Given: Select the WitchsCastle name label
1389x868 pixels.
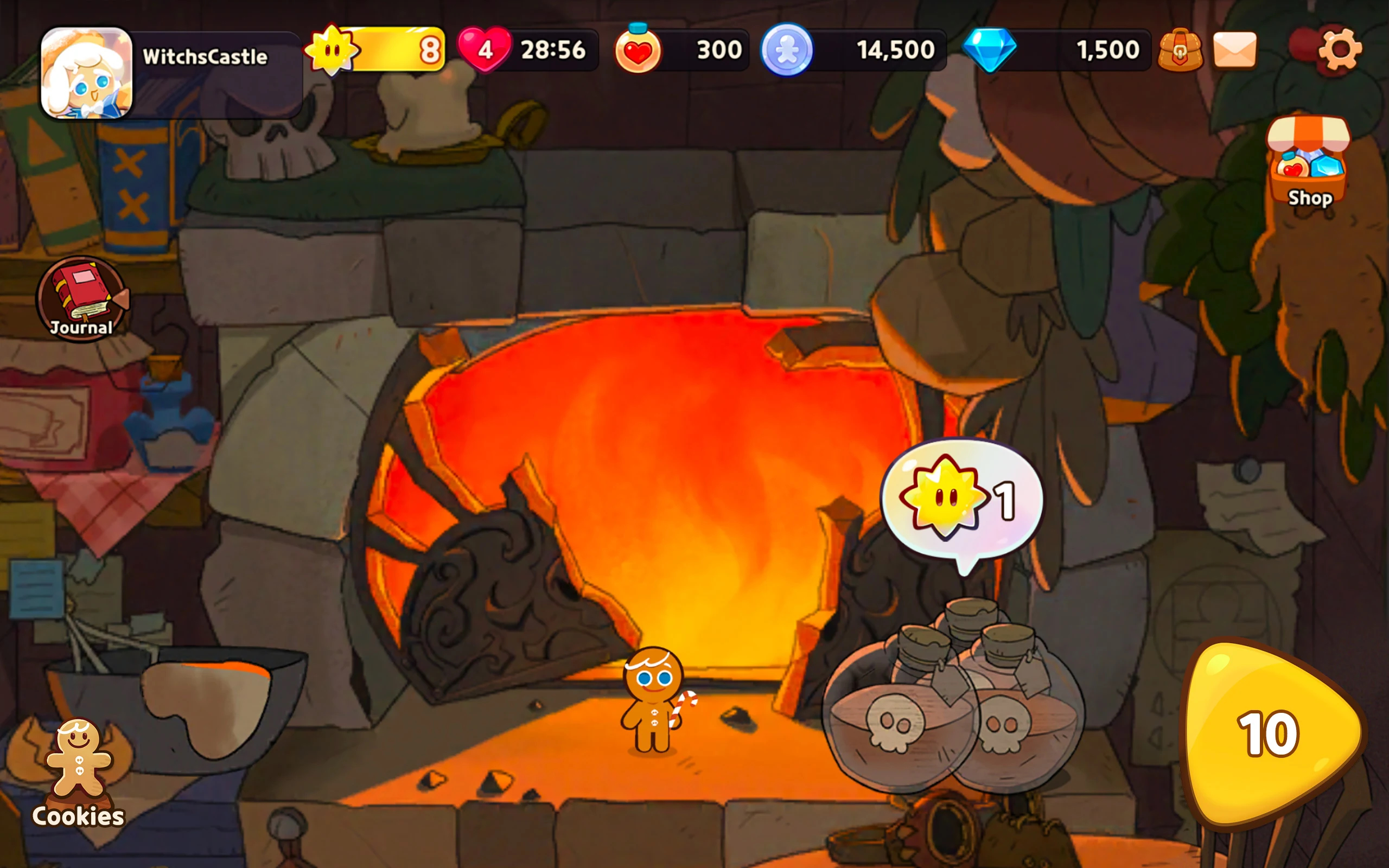Looking at the screenshot, I should 205,56.
